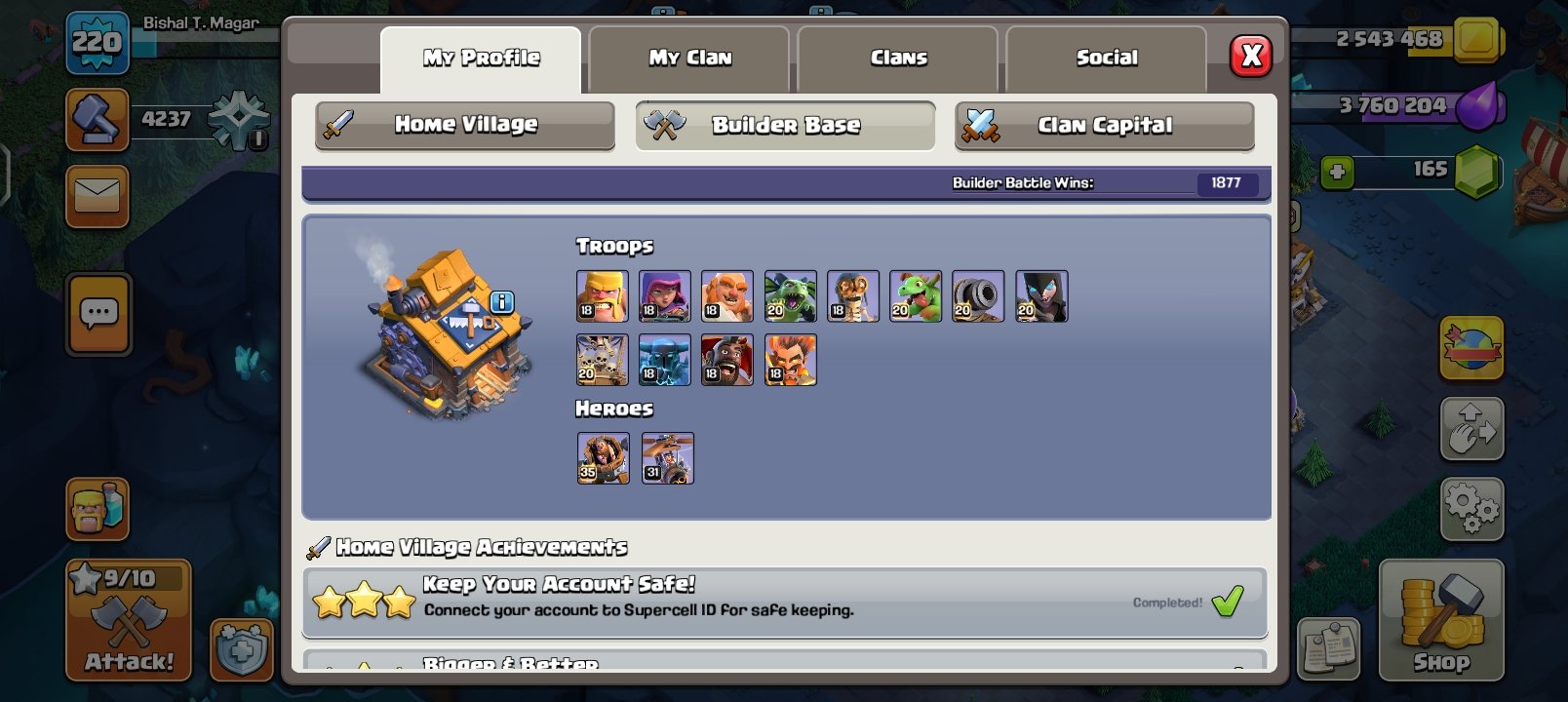Open the game Settings gear
Image resolution: width=1568 pixels, height=702 pixels.
[x=1472, y=506]
